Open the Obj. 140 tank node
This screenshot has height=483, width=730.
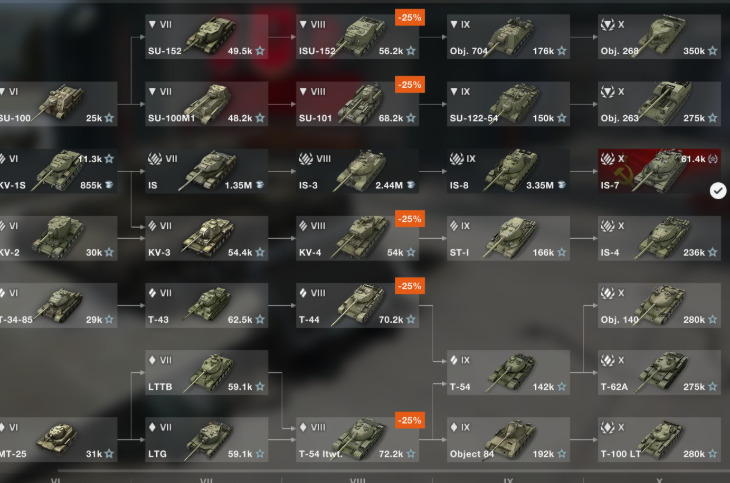click(659, 306)
